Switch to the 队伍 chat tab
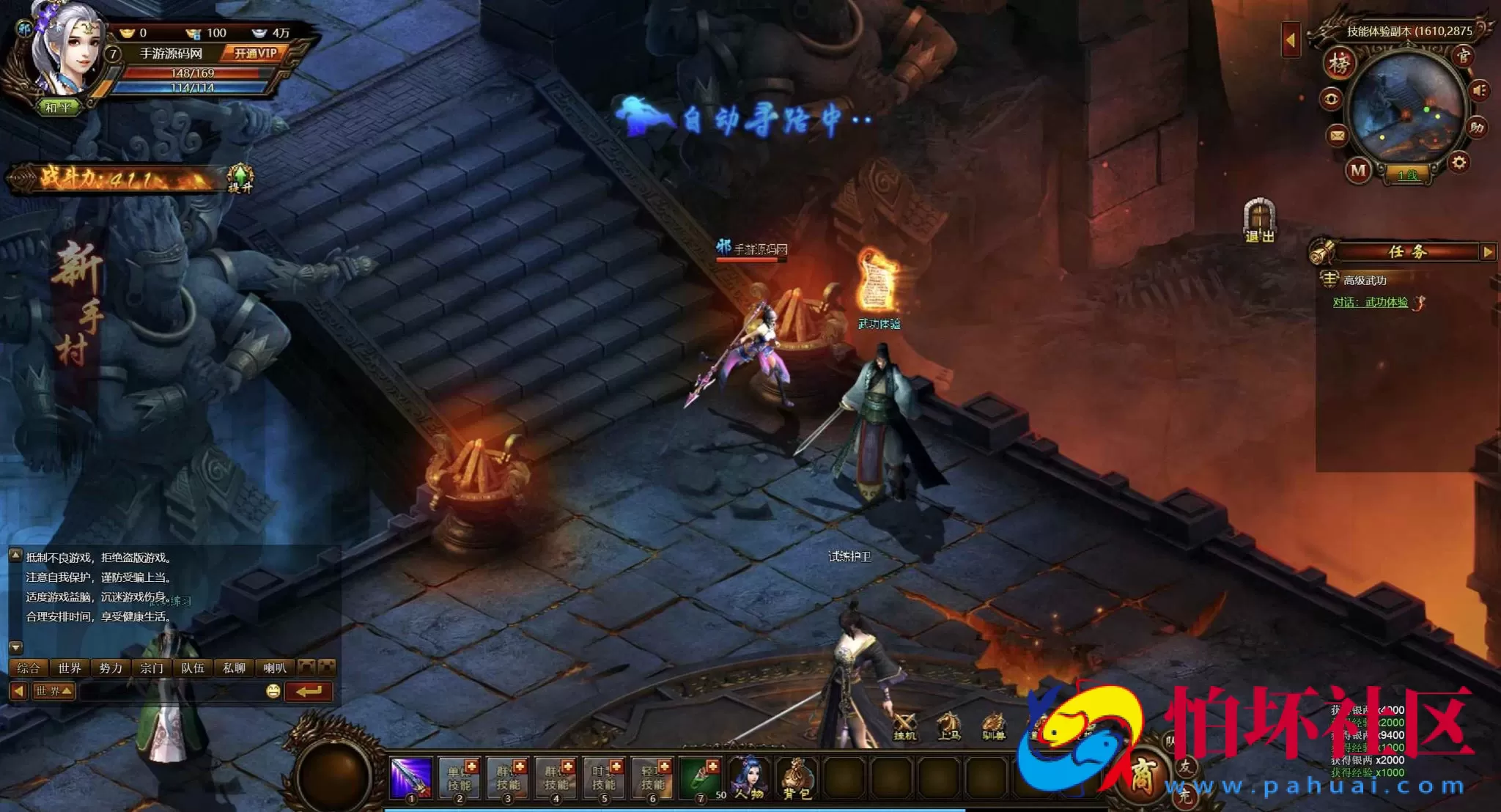Screen dimensions: 1501x812 tap(193, 668)
